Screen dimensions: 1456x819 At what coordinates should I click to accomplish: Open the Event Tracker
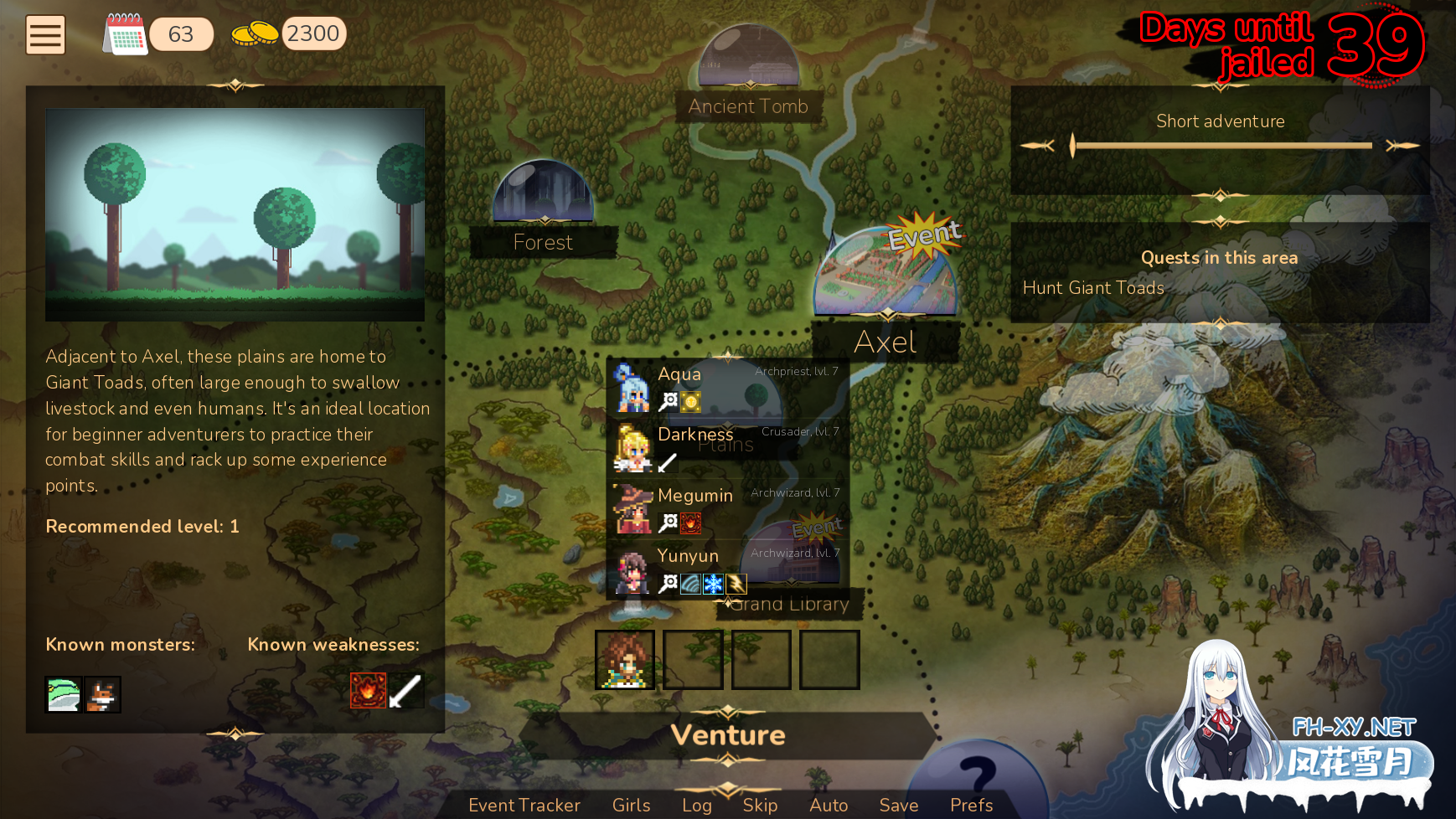tap(524, 805)
